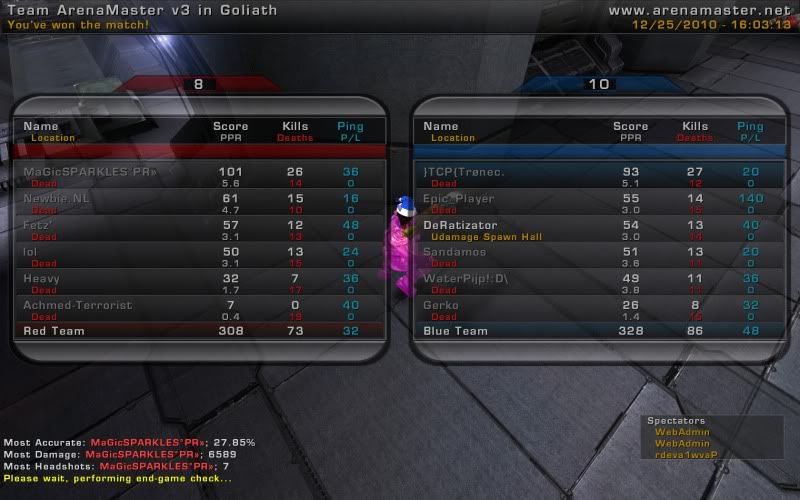Select the DeRatizator player row
Viewport: 800px width, 500px height.
(x=598, y=230)
